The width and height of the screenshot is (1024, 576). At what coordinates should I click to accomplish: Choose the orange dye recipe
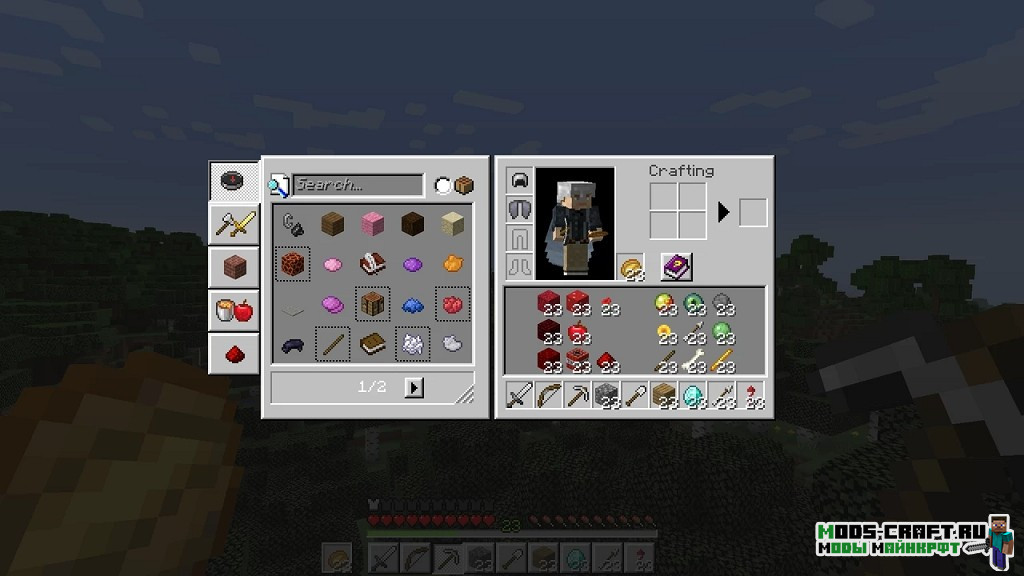(x=453, y=264)
